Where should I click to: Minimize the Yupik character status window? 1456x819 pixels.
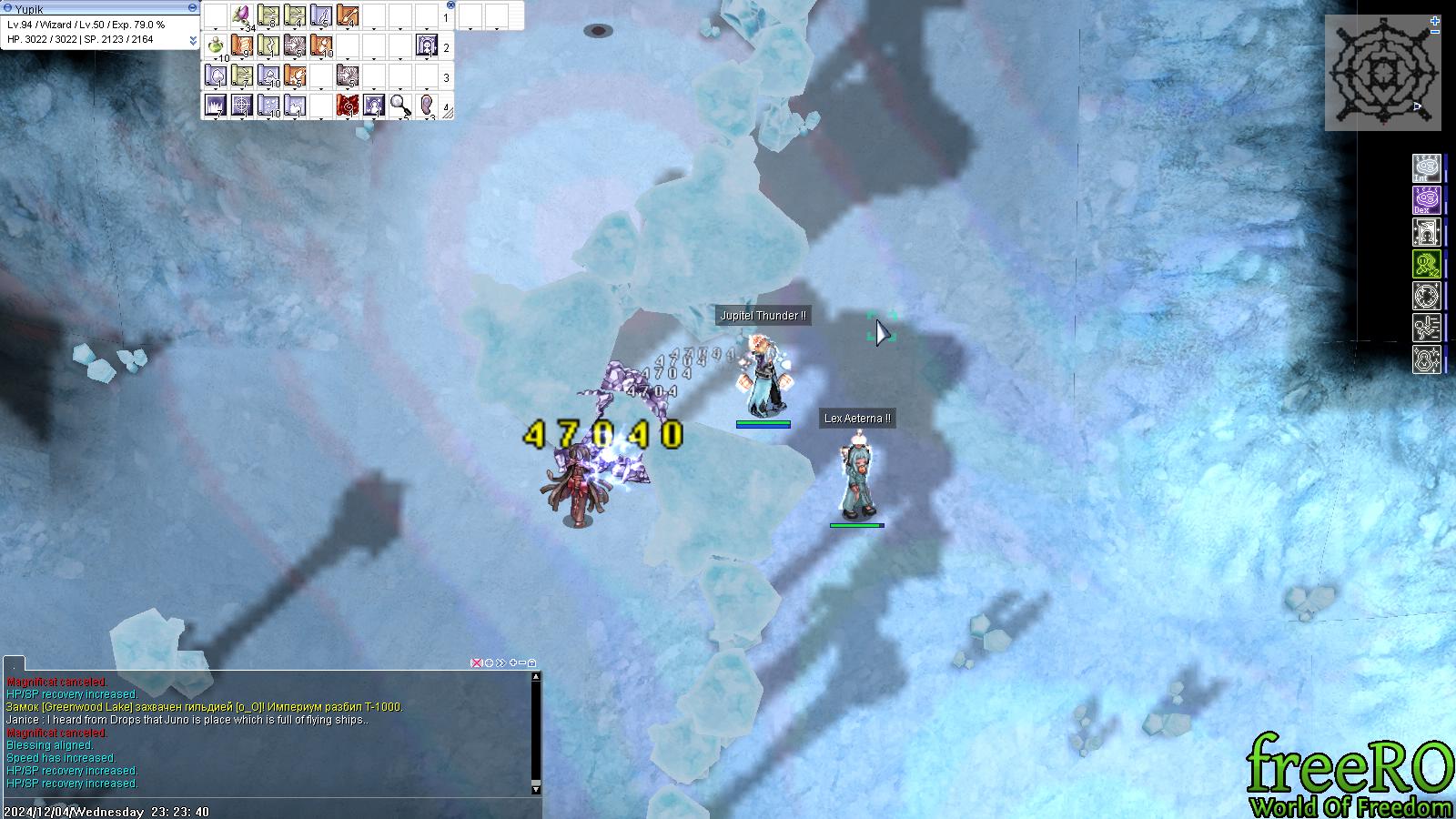pos(192,7)
